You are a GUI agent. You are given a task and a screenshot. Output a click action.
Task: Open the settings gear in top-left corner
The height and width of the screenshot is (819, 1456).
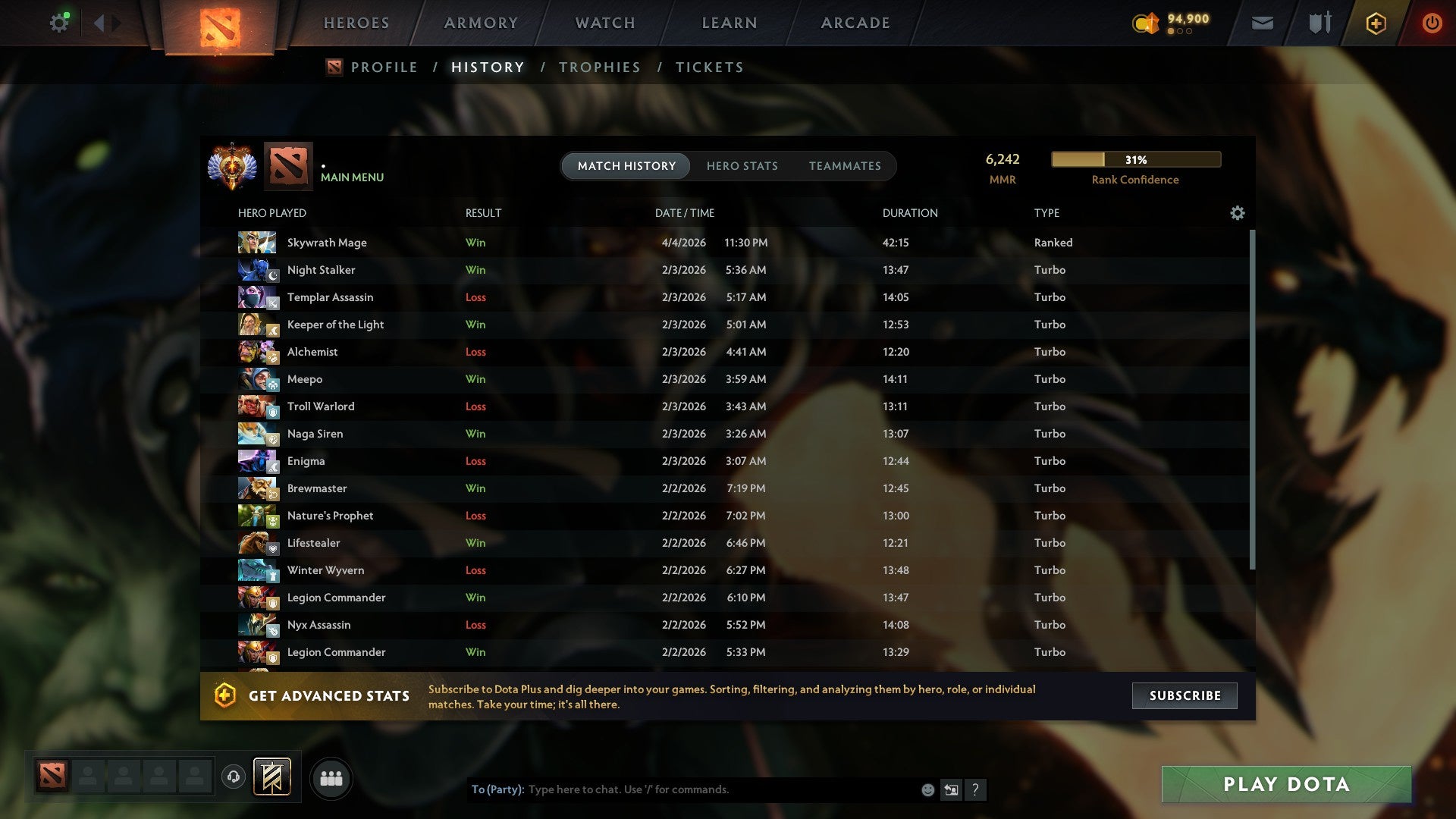59,22
